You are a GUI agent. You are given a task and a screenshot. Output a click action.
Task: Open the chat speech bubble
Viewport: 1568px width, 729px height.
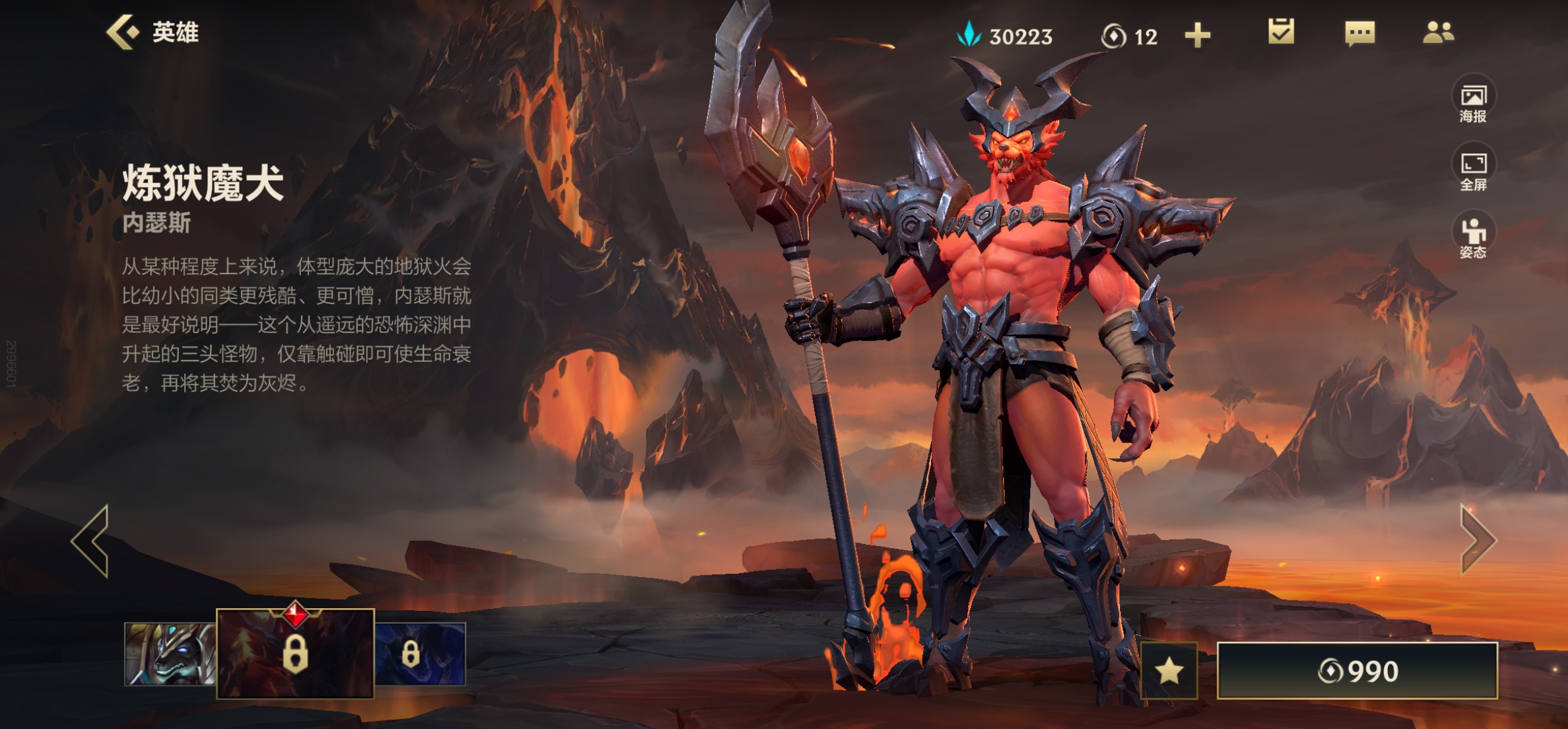[x=1359, y=33]
